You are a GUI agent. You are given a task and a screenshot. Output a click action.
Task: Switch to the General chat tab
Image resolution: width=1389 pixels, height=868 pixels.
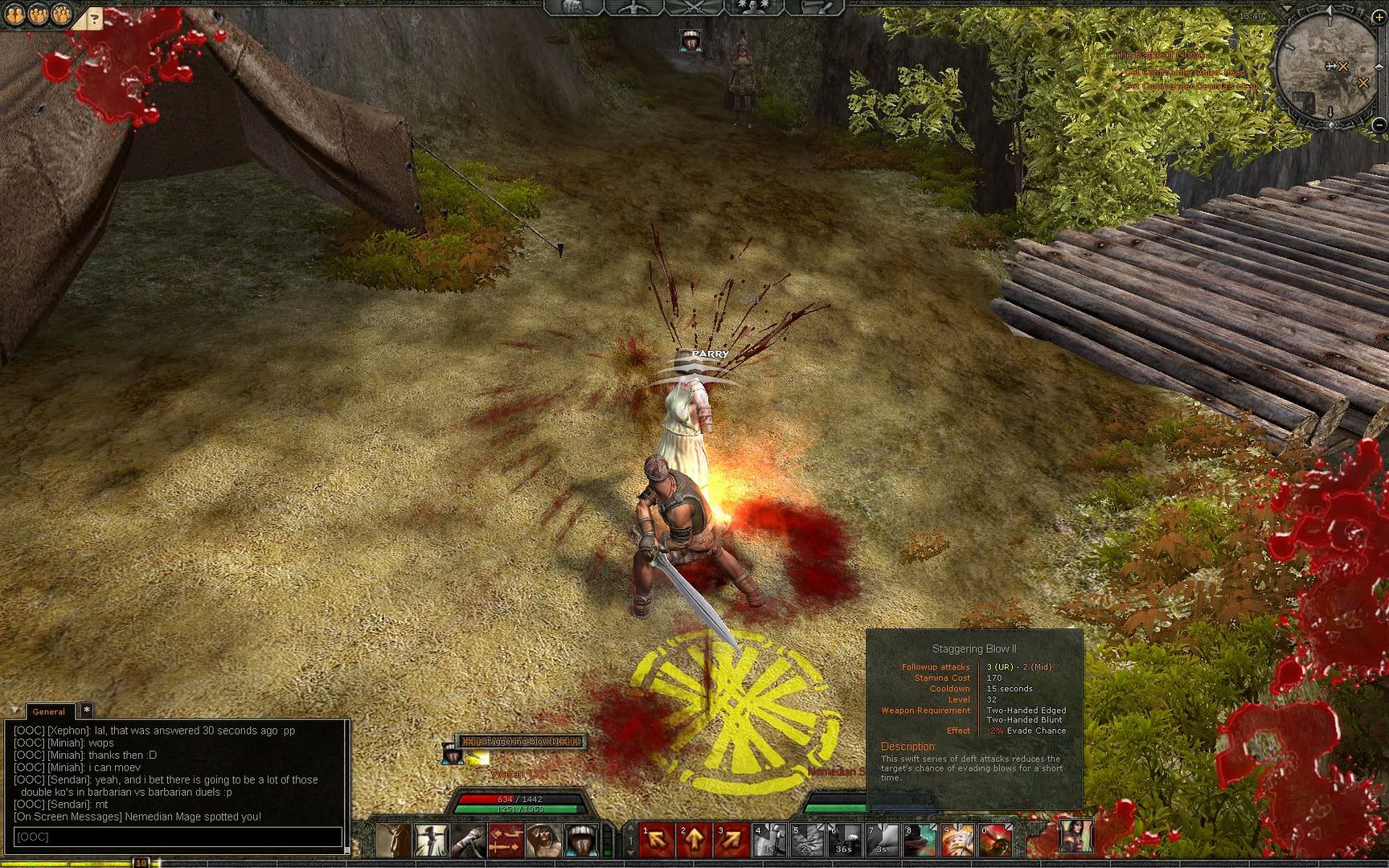49,711
